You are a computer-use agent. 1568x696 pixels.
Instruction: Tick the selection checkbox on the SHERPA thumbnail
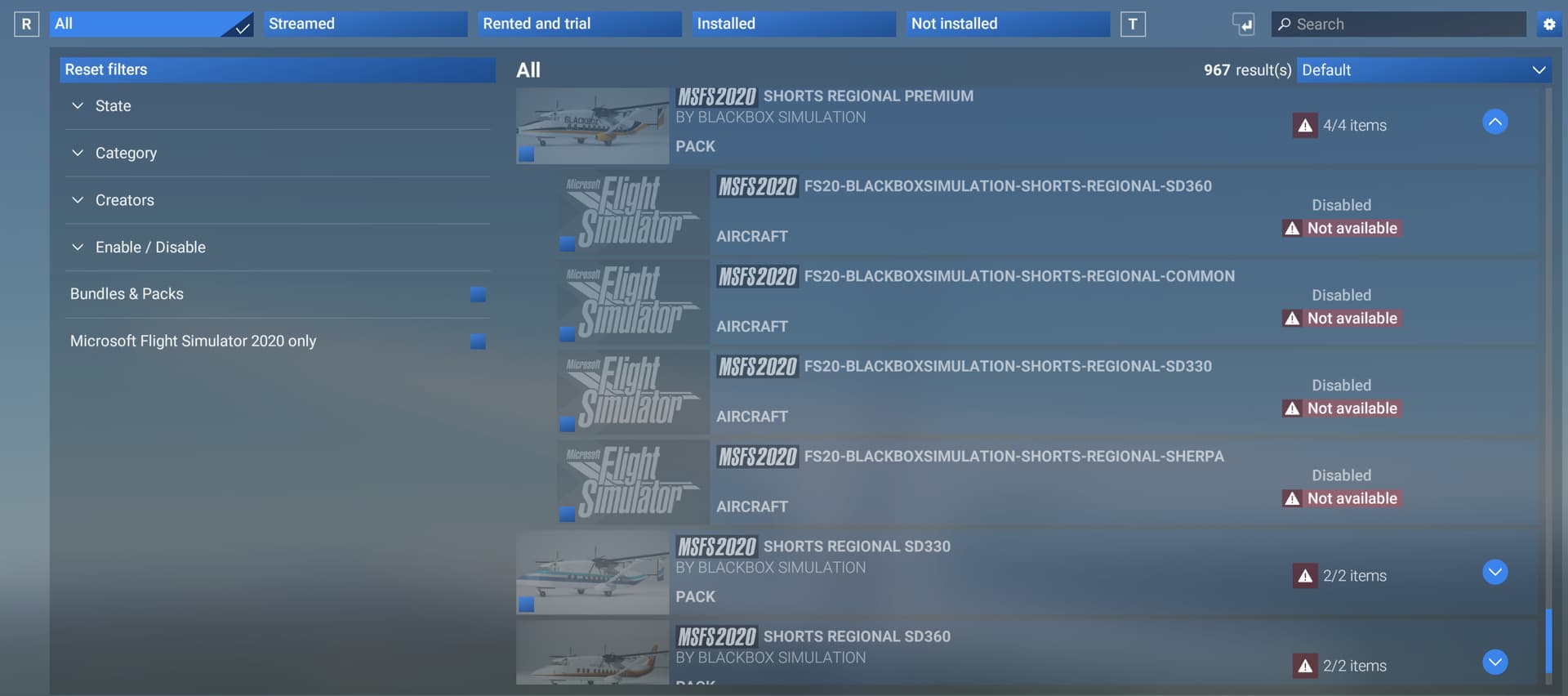coord(567,514)
